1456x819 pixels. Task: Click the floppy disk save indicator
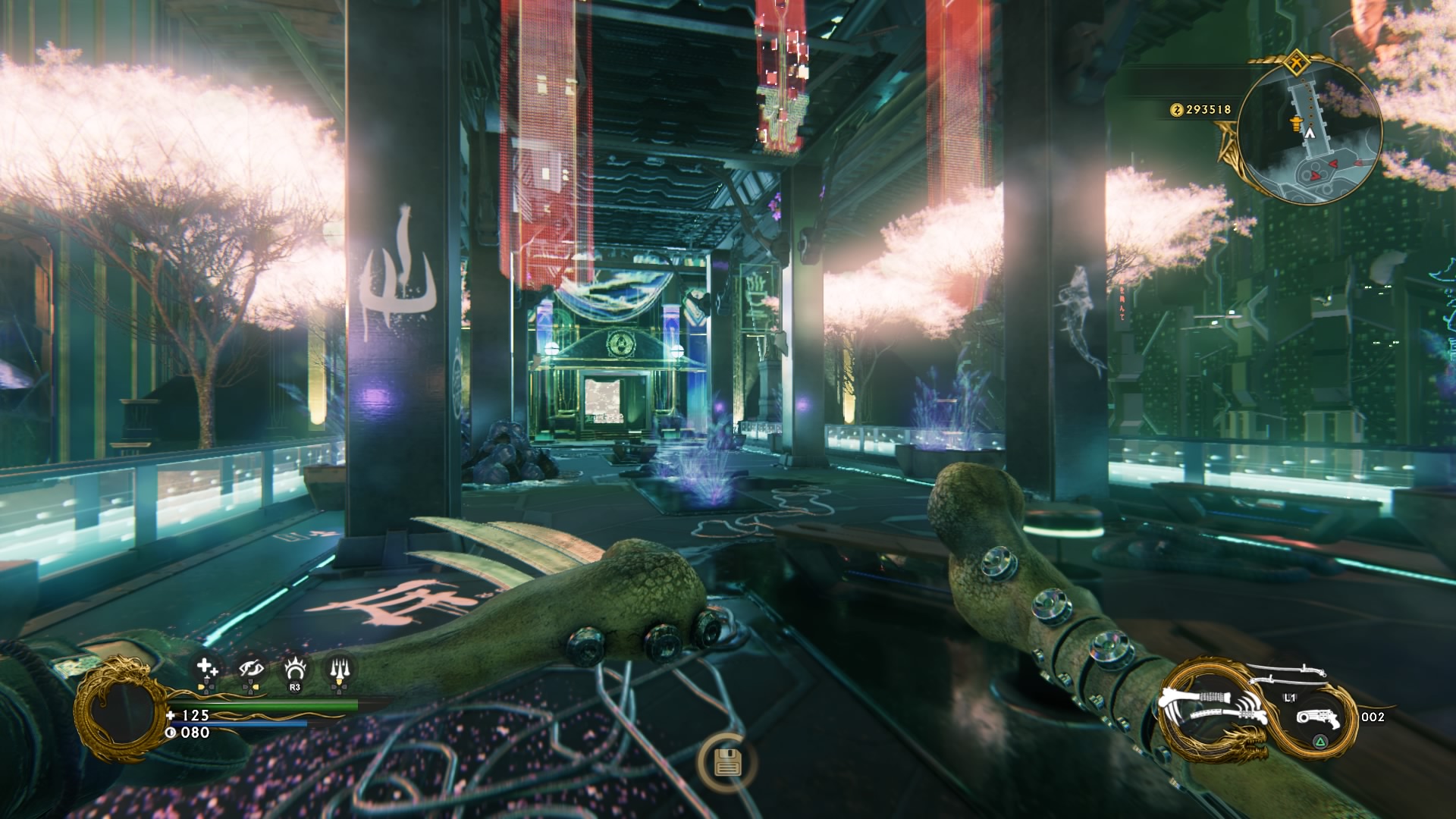point(726,763)
